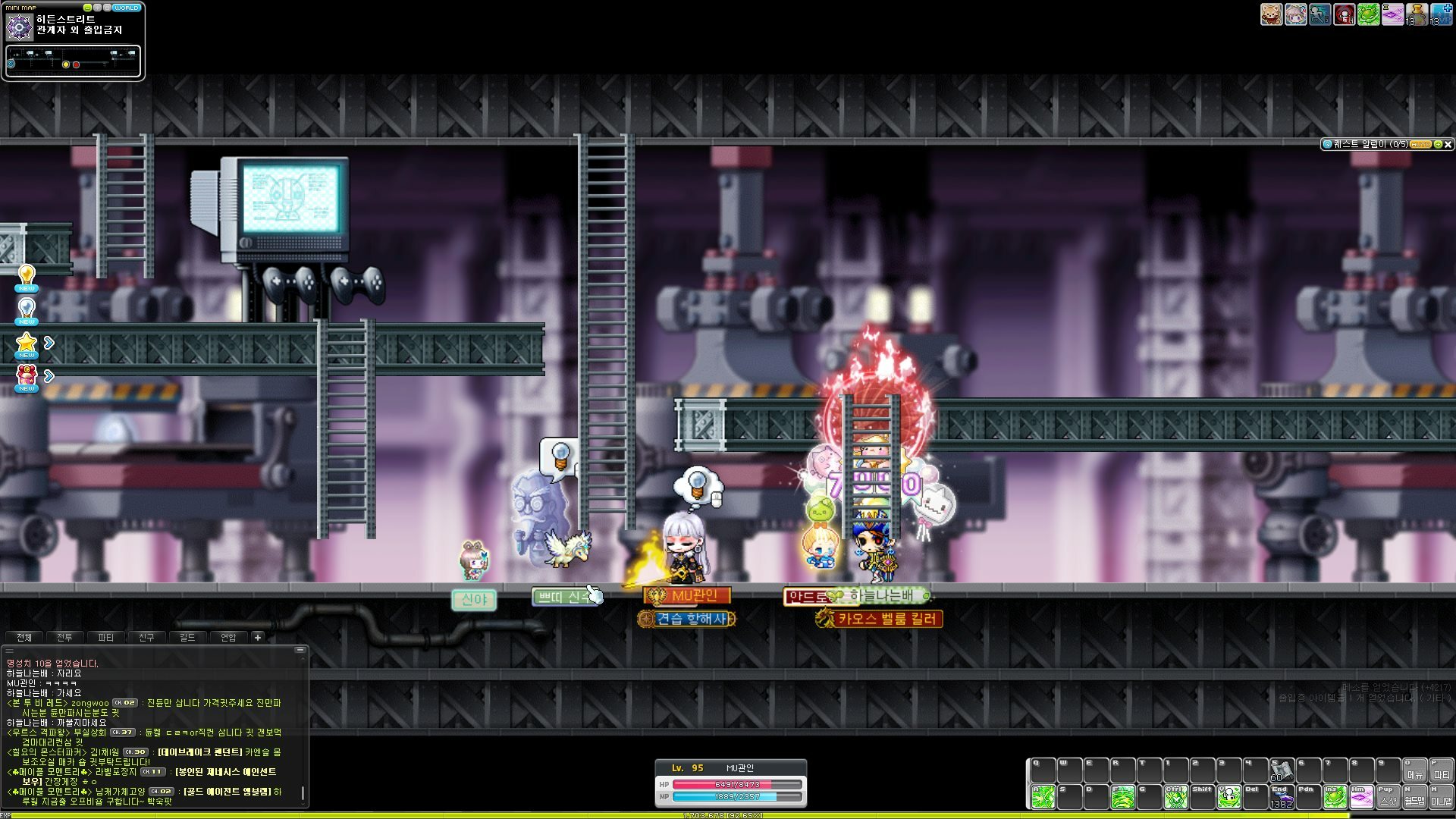Viewport: 1456px width, 819px height.
Task: Take a screenshot with the 스샷 button
Action: coord(1389,797)
